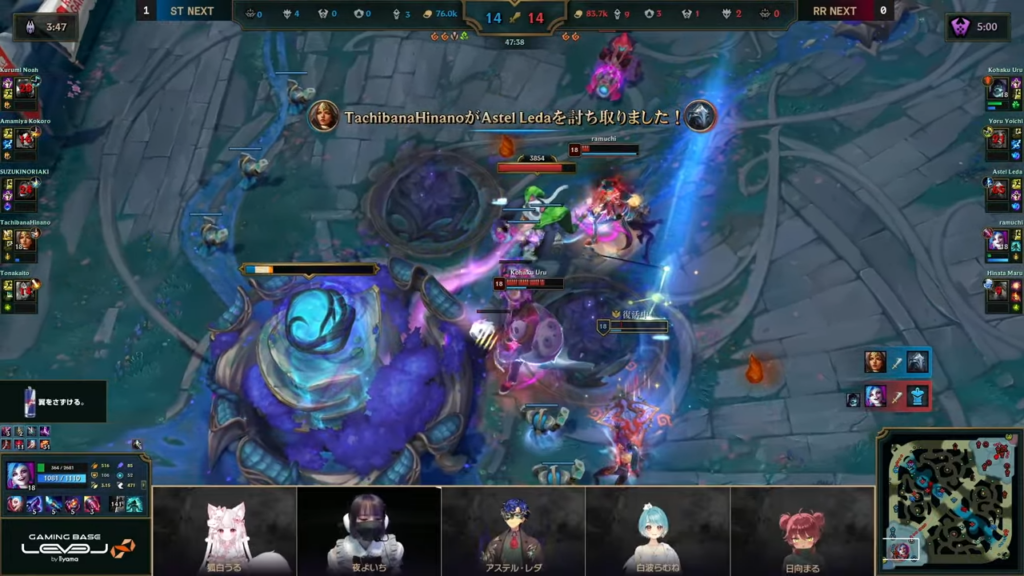Select Kohaku Uru's portrait on red team
Screen dimensions: 1024x576
[998, 89]
